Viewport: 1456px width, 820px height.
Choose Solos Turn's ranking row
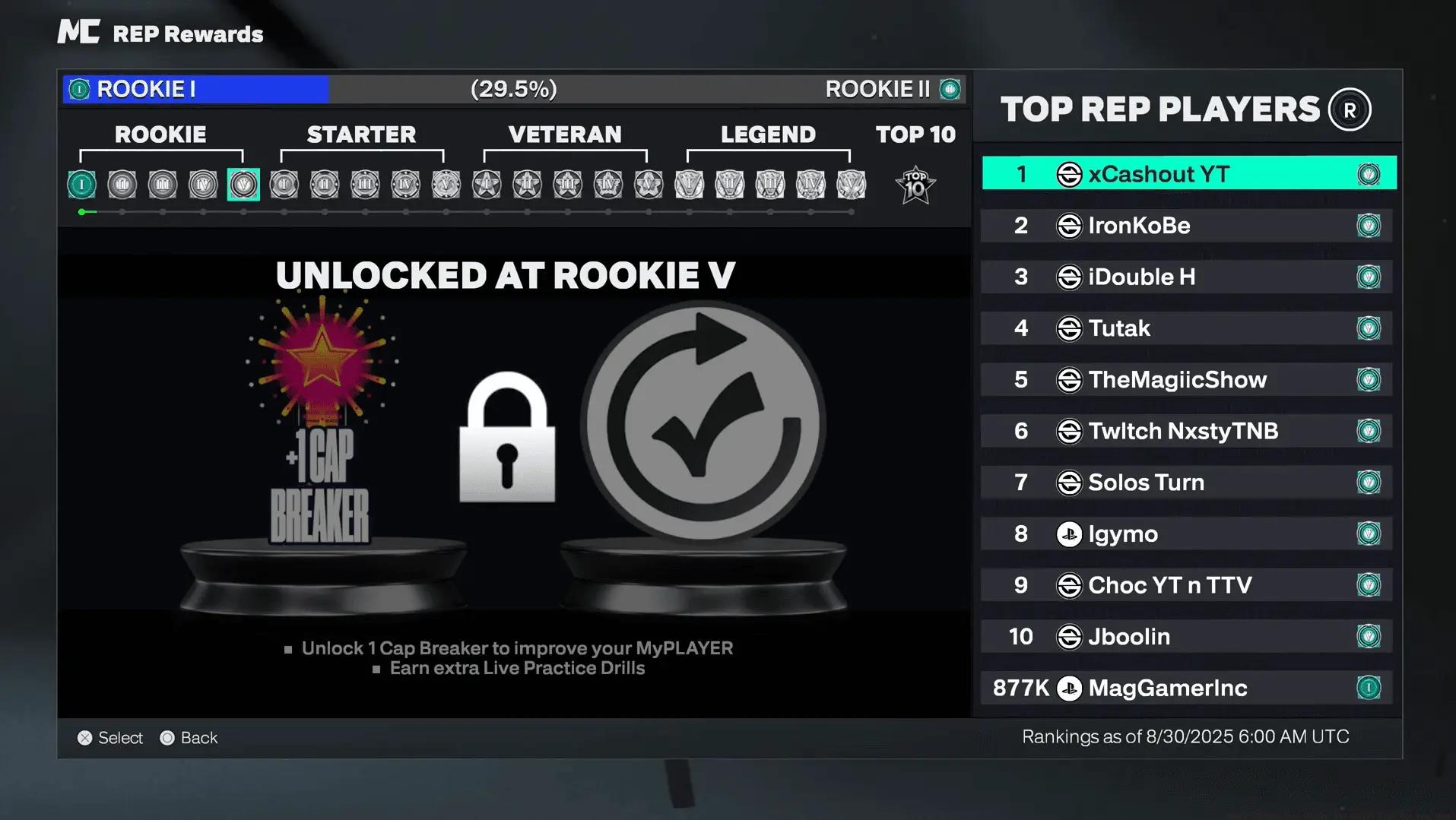click(1187, 483)
